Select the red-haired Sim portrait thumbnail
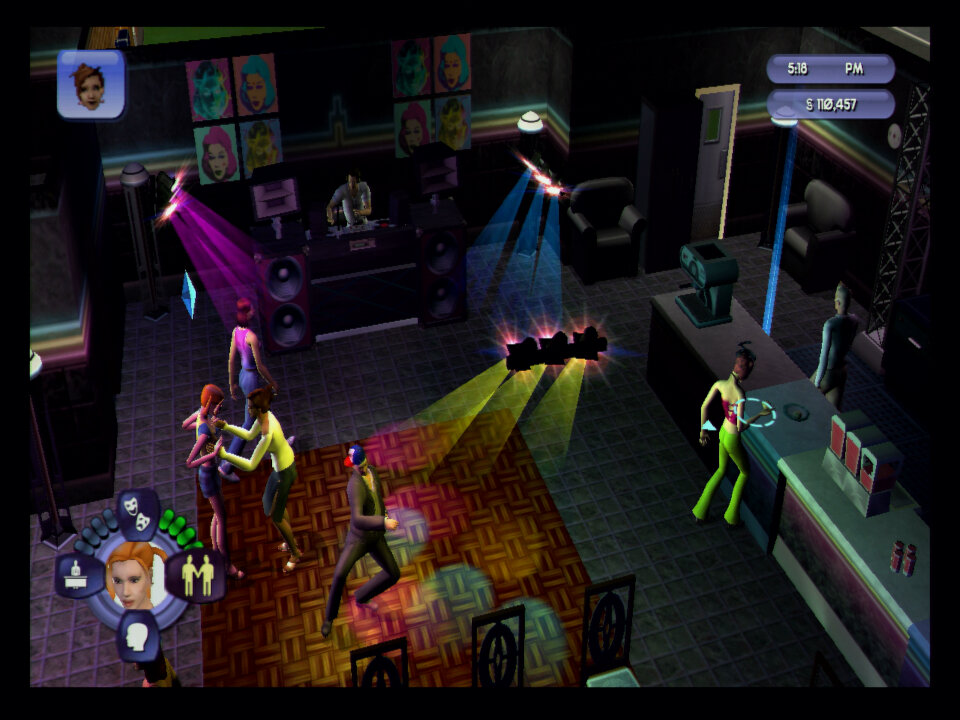960x720 pixels. (x=91, y=84)
